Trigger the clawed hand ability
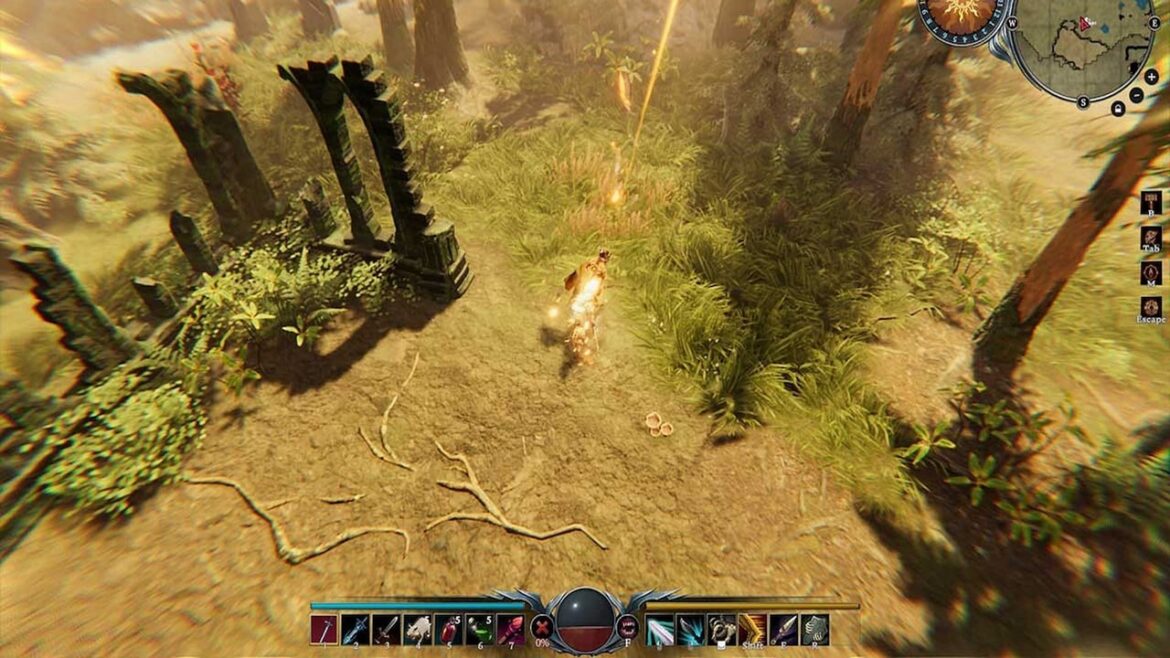 (x=722, y=628)
